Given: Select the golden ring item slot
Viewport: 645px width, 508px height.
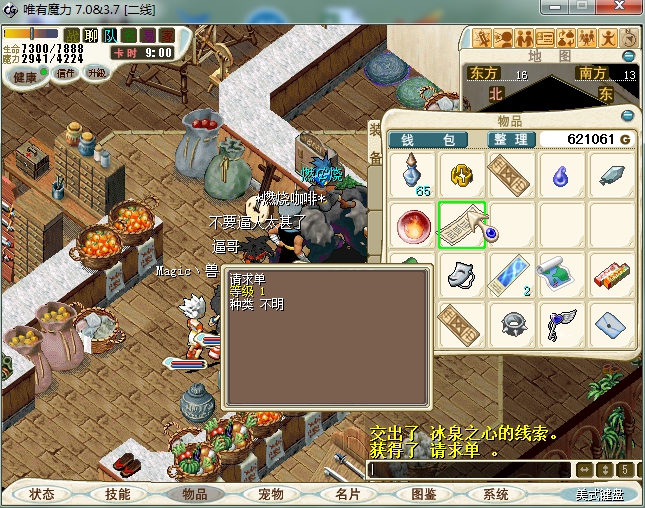Looking at the screenshot, I should click(462, 175).
